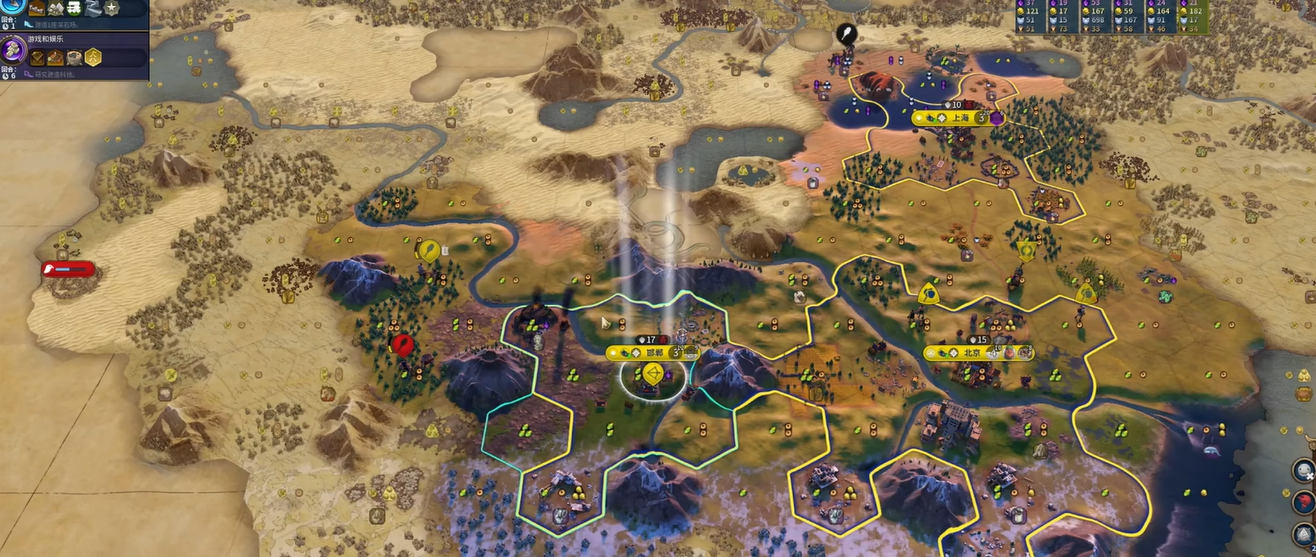1316x557 pixels.
Task: Click the white star icon in the research row
Action: (111, 8)
